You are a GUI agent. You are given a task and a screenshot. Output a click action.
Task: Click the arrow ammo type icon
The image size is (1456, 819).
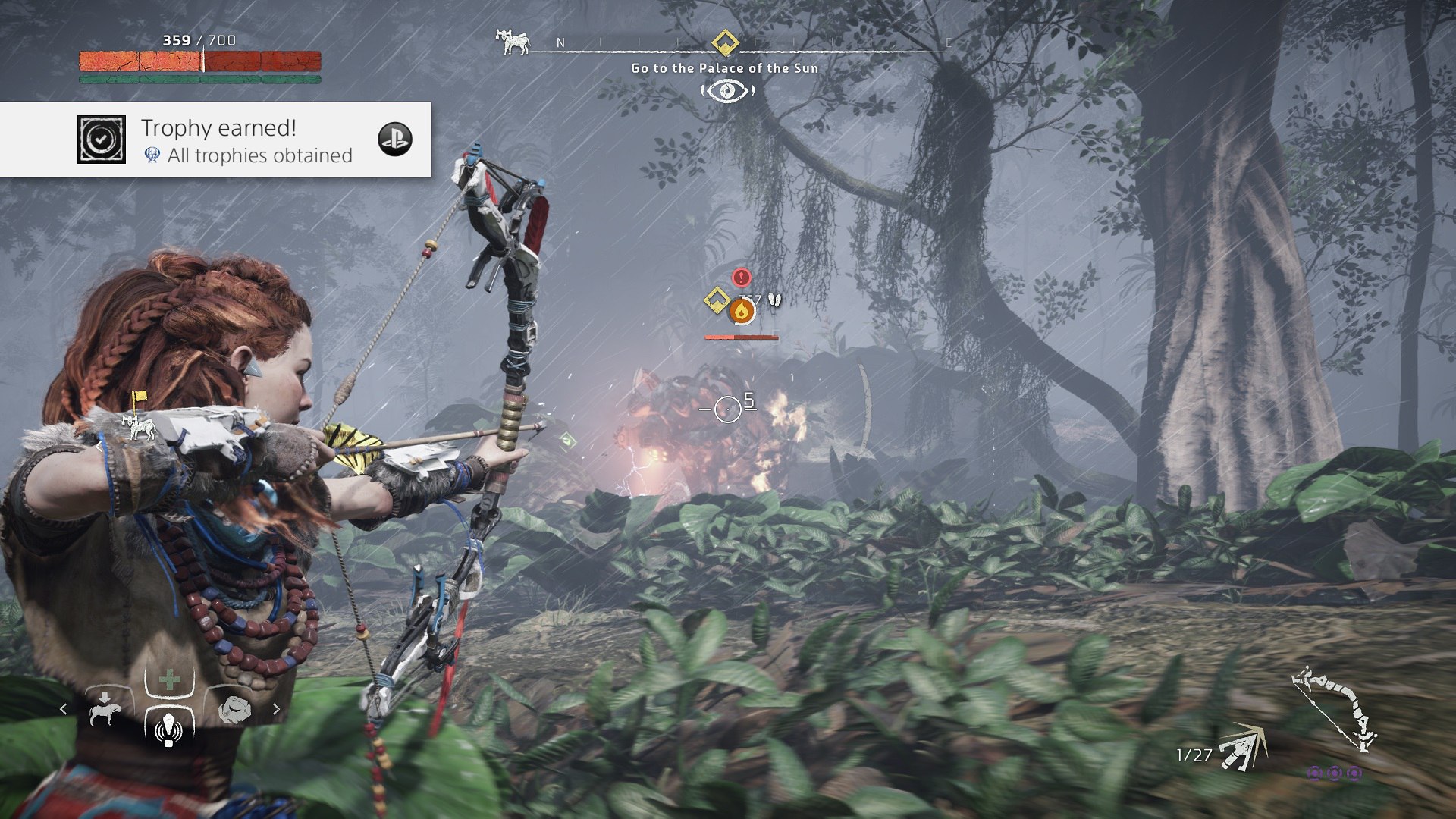pyautogui.click(x=1244, y=749)
